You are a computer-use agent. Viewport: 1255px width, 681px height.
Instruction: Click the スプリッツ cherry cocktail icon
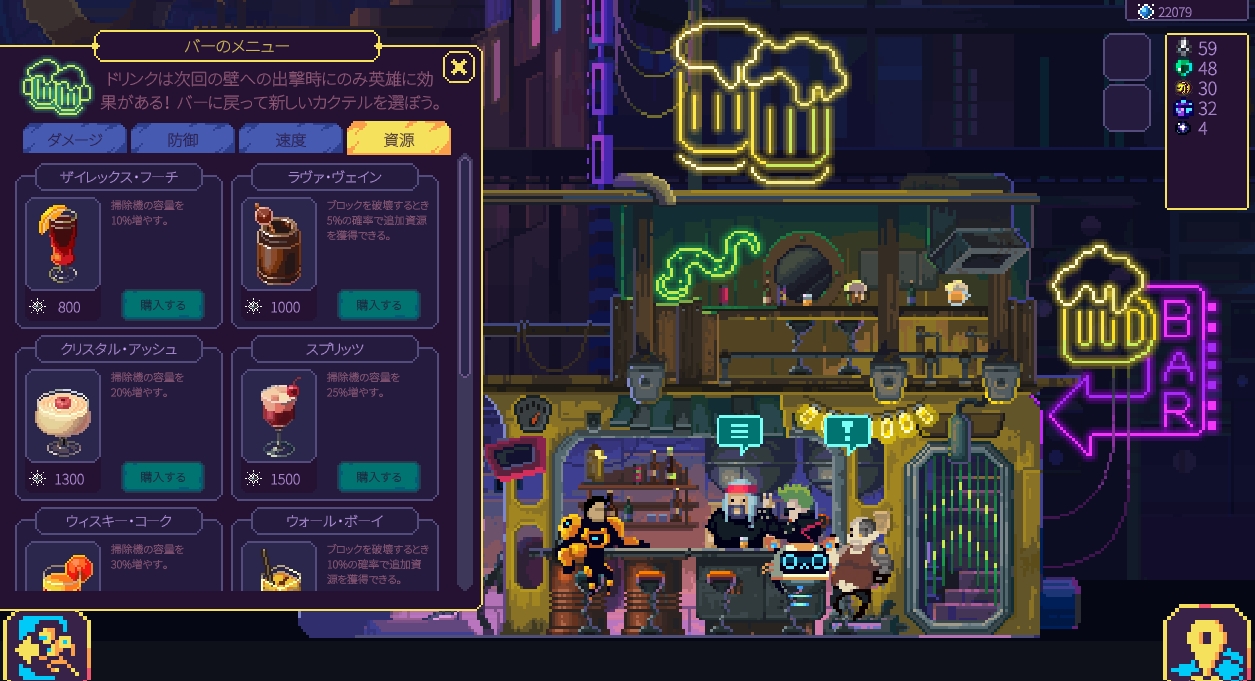pos(279,415)
